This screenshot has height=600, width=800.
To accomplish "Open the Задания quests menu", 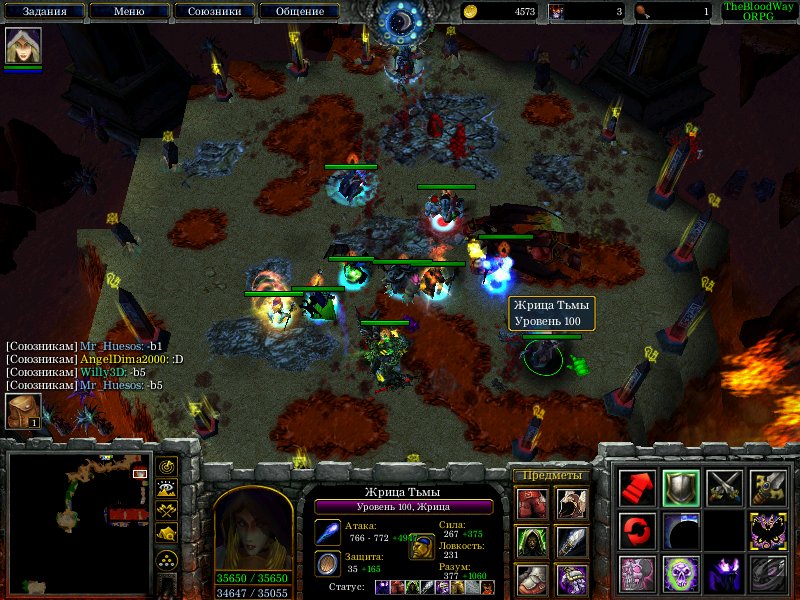I will tap(42, 12).
